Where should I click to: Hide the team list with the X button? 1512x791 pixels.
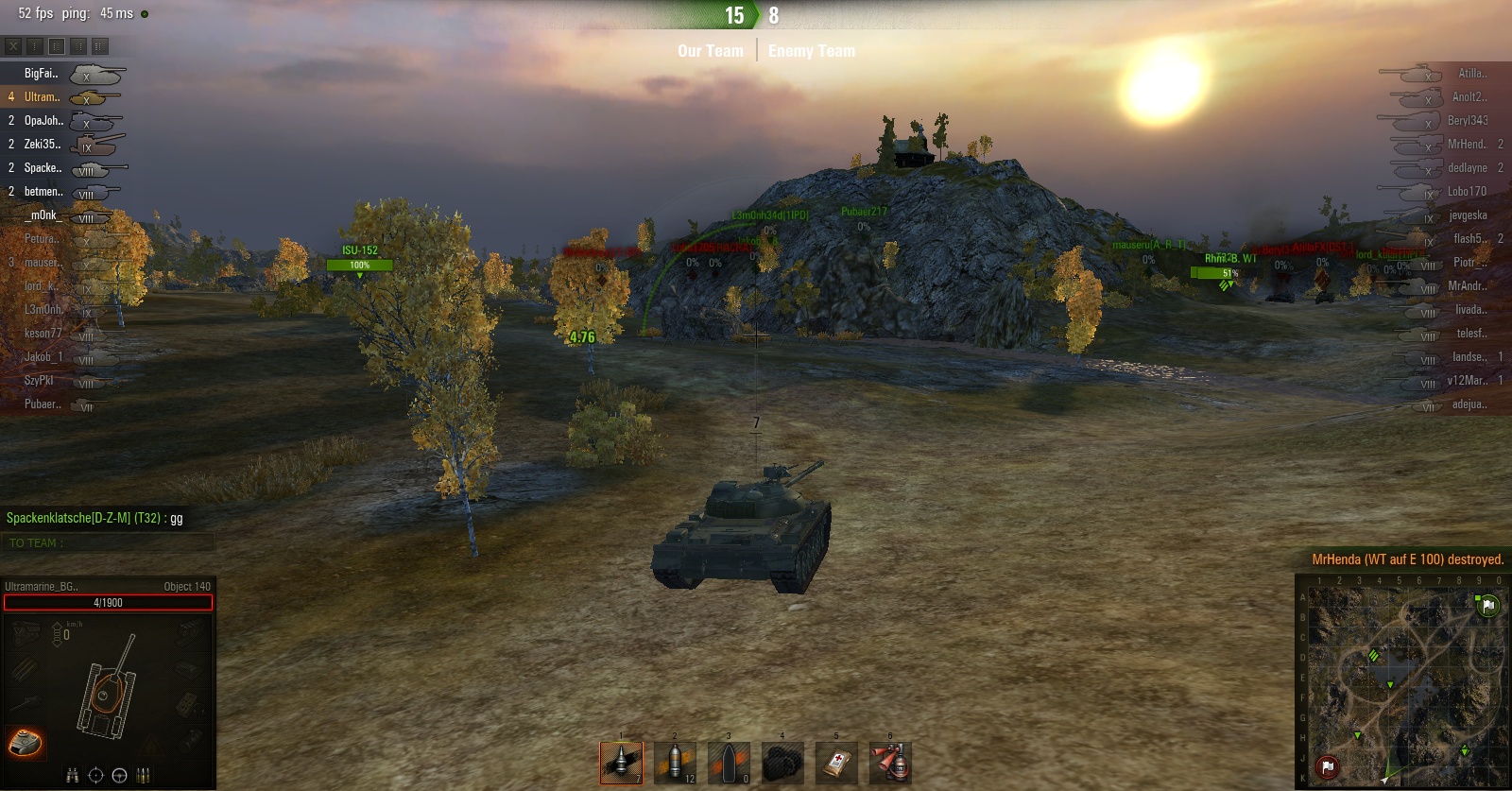pos(13,45)
